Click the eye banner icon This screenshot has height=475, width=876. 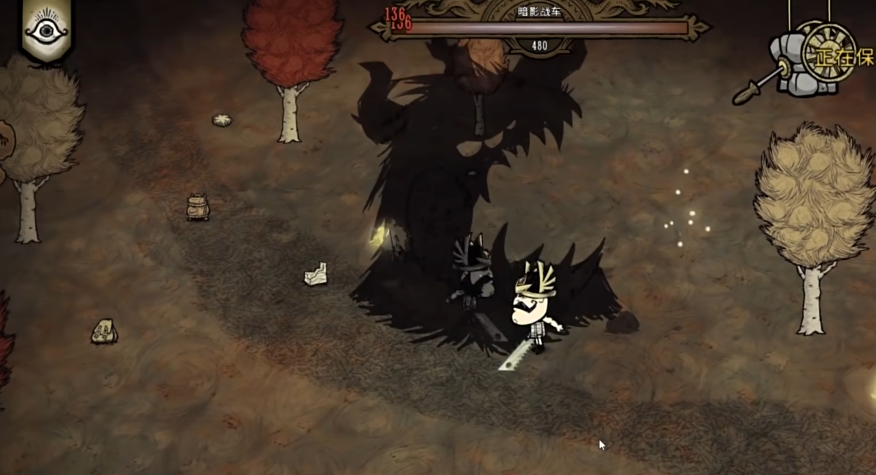tap(46, 29)
